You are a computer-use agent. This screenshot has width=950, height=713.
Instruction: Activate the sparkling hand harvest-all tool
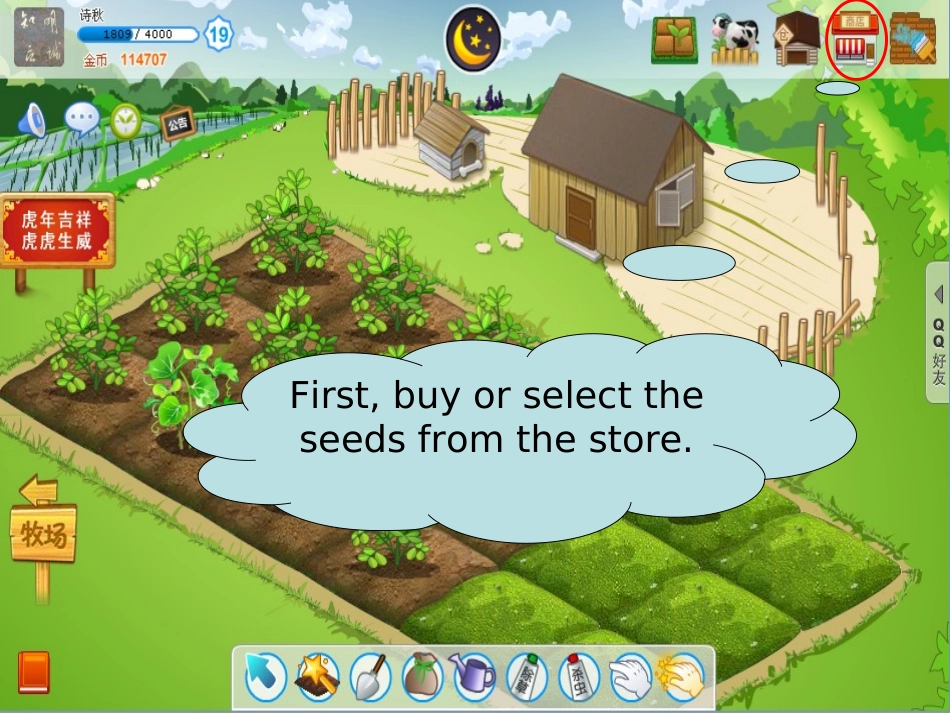[682, 677]
